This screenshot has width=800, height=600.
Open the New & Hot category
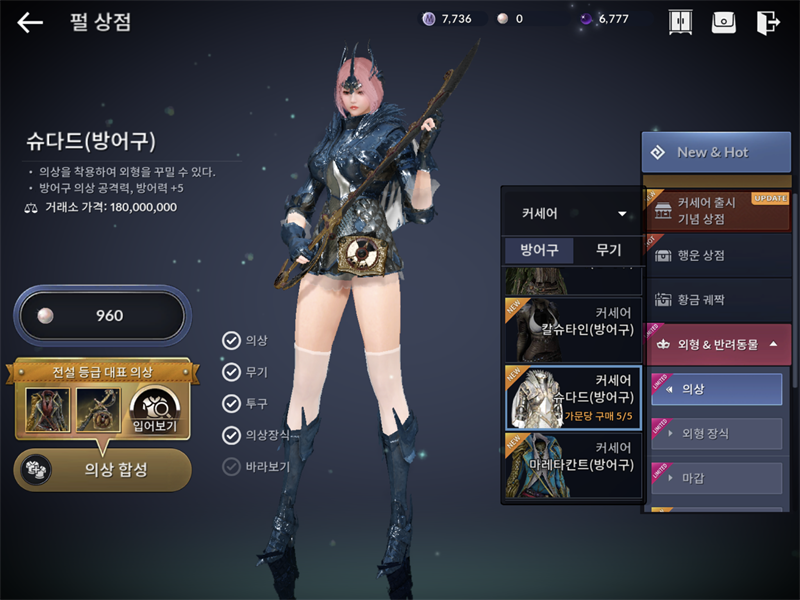(716, 152)
